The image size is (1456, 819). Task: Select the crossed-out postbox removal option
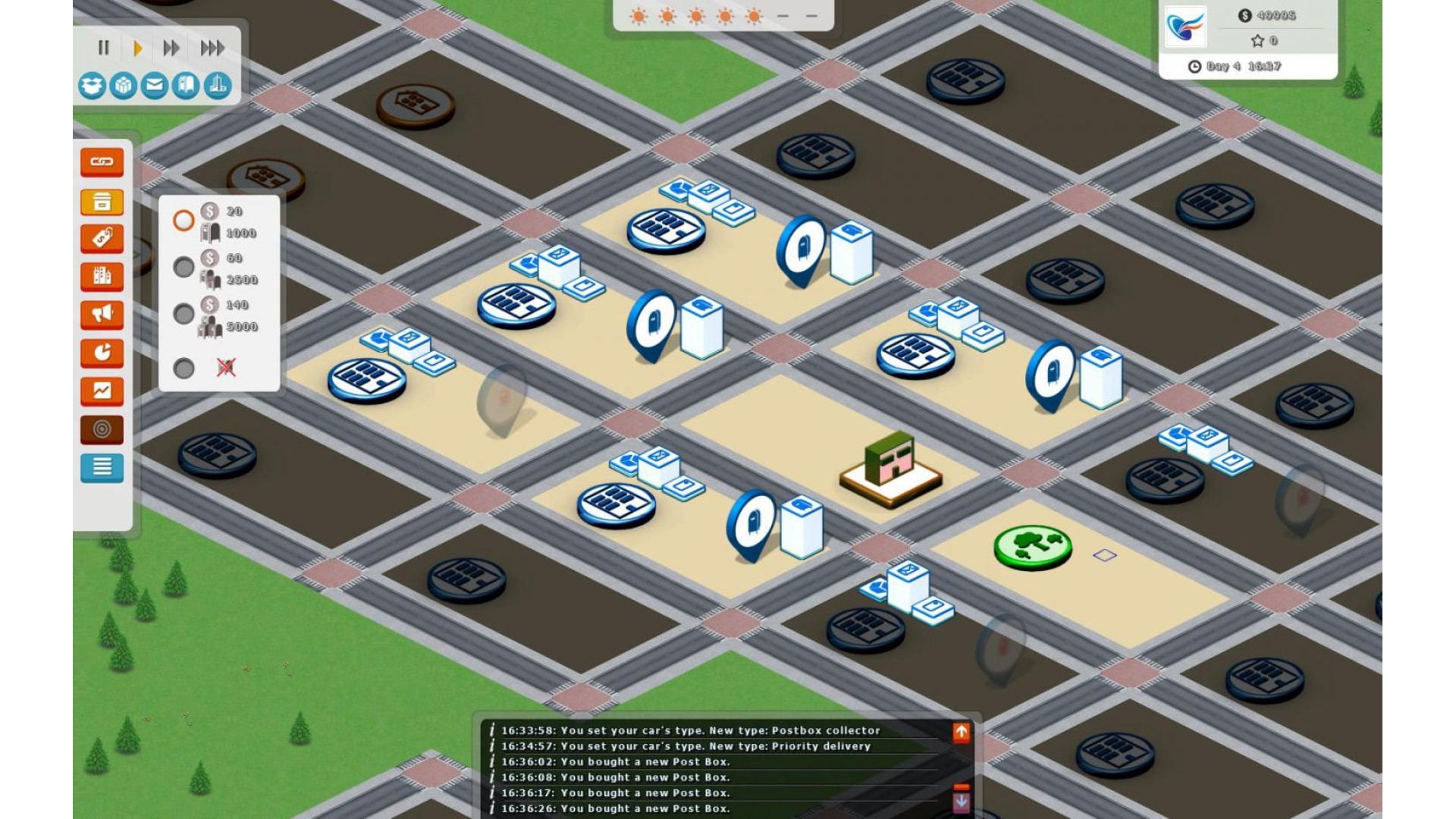184,369
